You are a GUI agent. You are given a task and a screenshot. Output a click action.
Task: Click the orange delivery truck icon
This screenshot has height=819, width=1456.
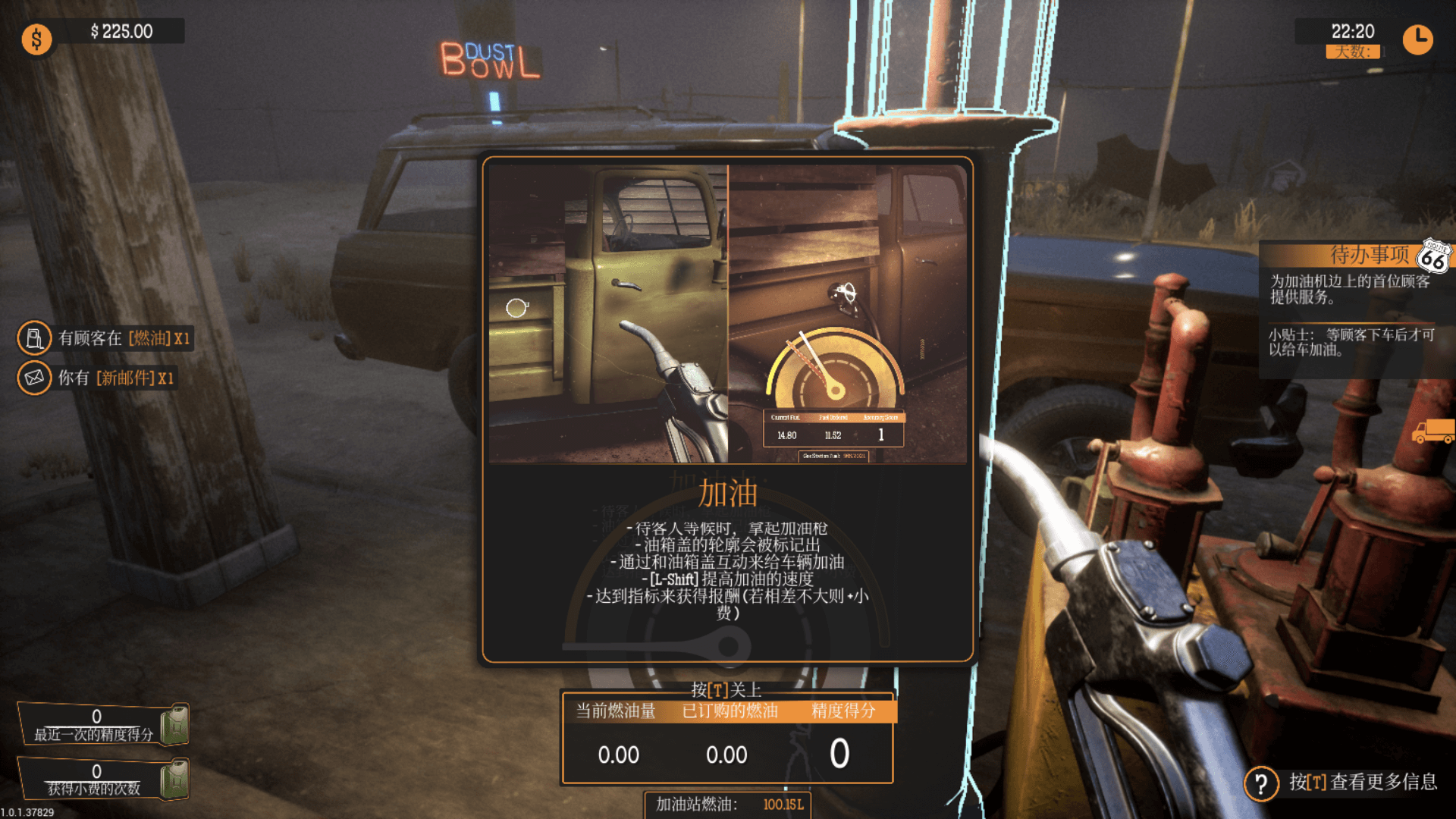point(1432,431)
